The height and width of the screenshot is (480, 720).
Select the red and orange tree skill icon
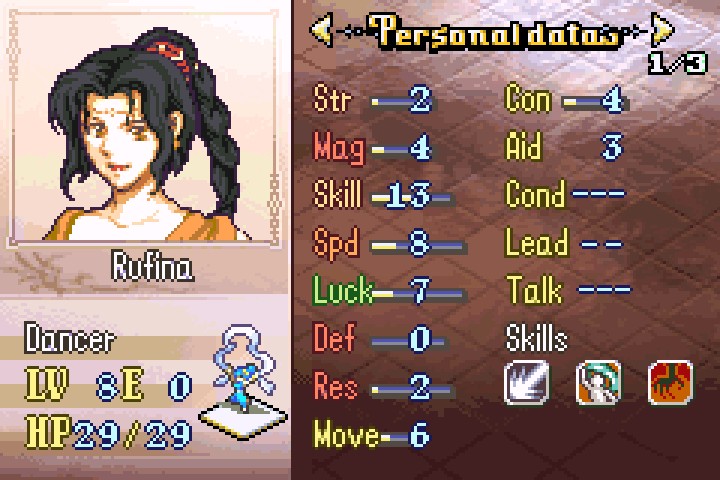click(670, 384)
